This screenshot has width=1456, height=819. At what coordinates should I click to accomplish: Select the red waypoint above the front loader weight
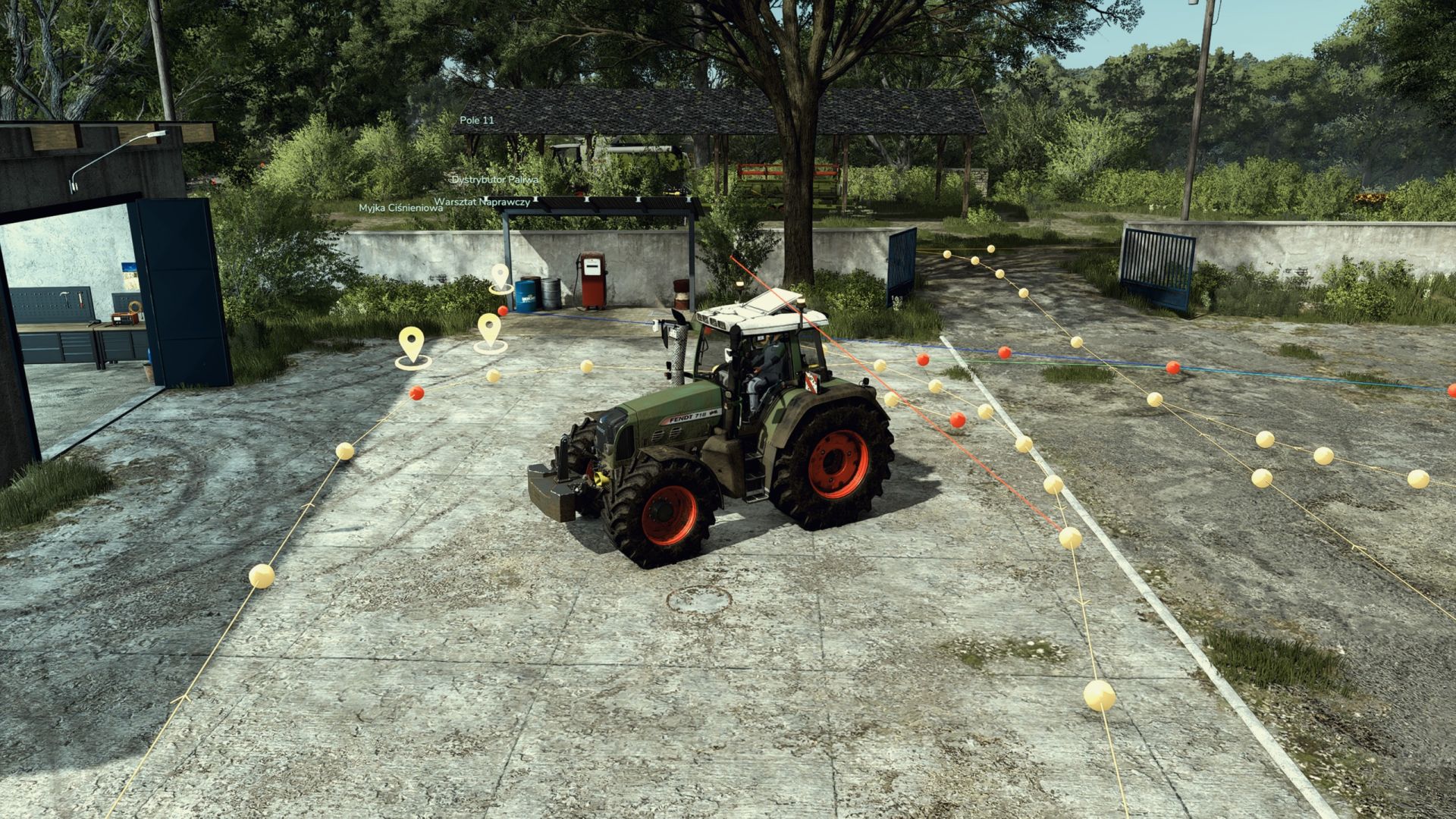pos(503,311)
